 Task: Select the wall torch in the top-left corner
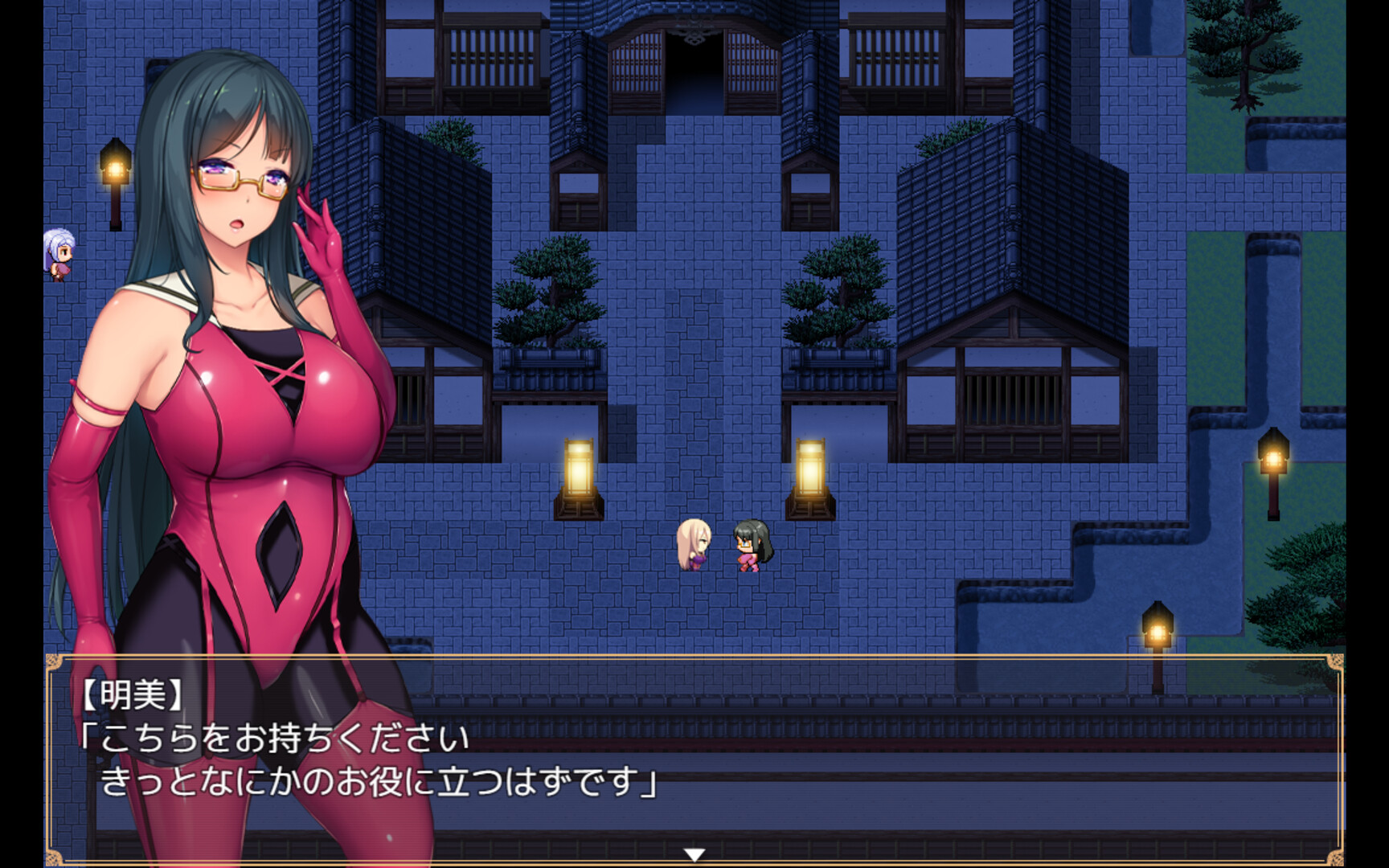[115, 169]
